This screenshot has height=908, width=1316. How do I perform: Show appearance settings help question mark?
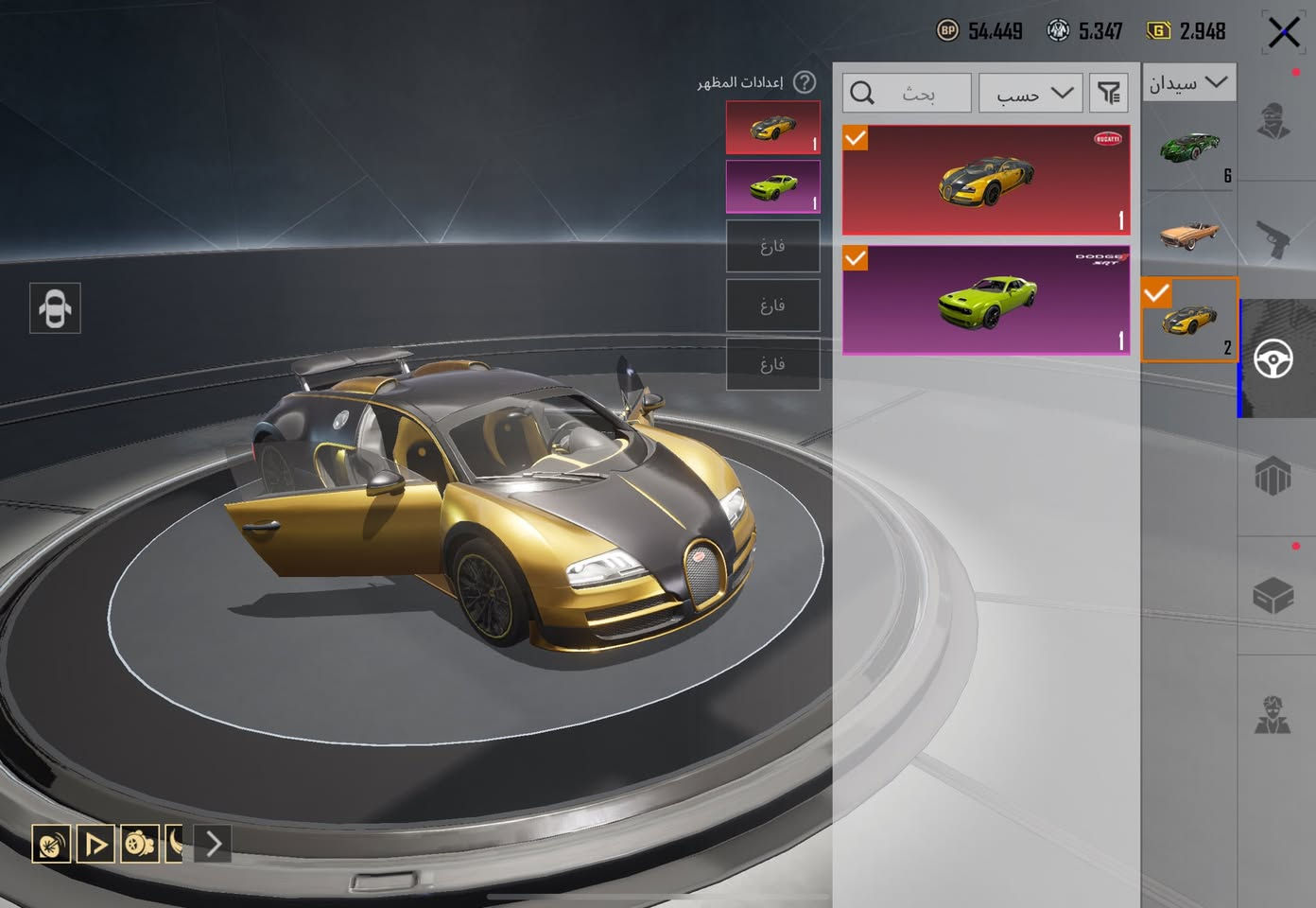point(805,83)
